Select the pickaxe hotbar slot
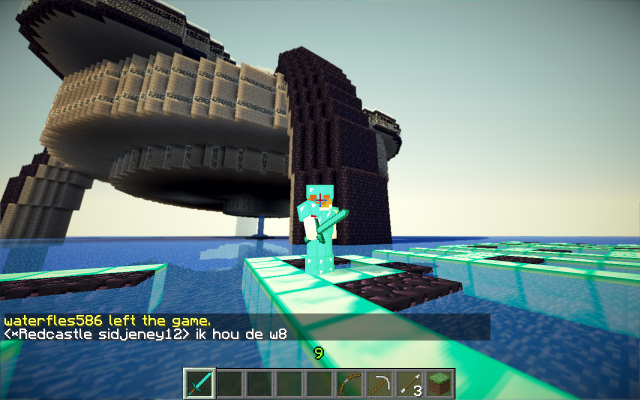The image size is (640, 400). [380, 383]
